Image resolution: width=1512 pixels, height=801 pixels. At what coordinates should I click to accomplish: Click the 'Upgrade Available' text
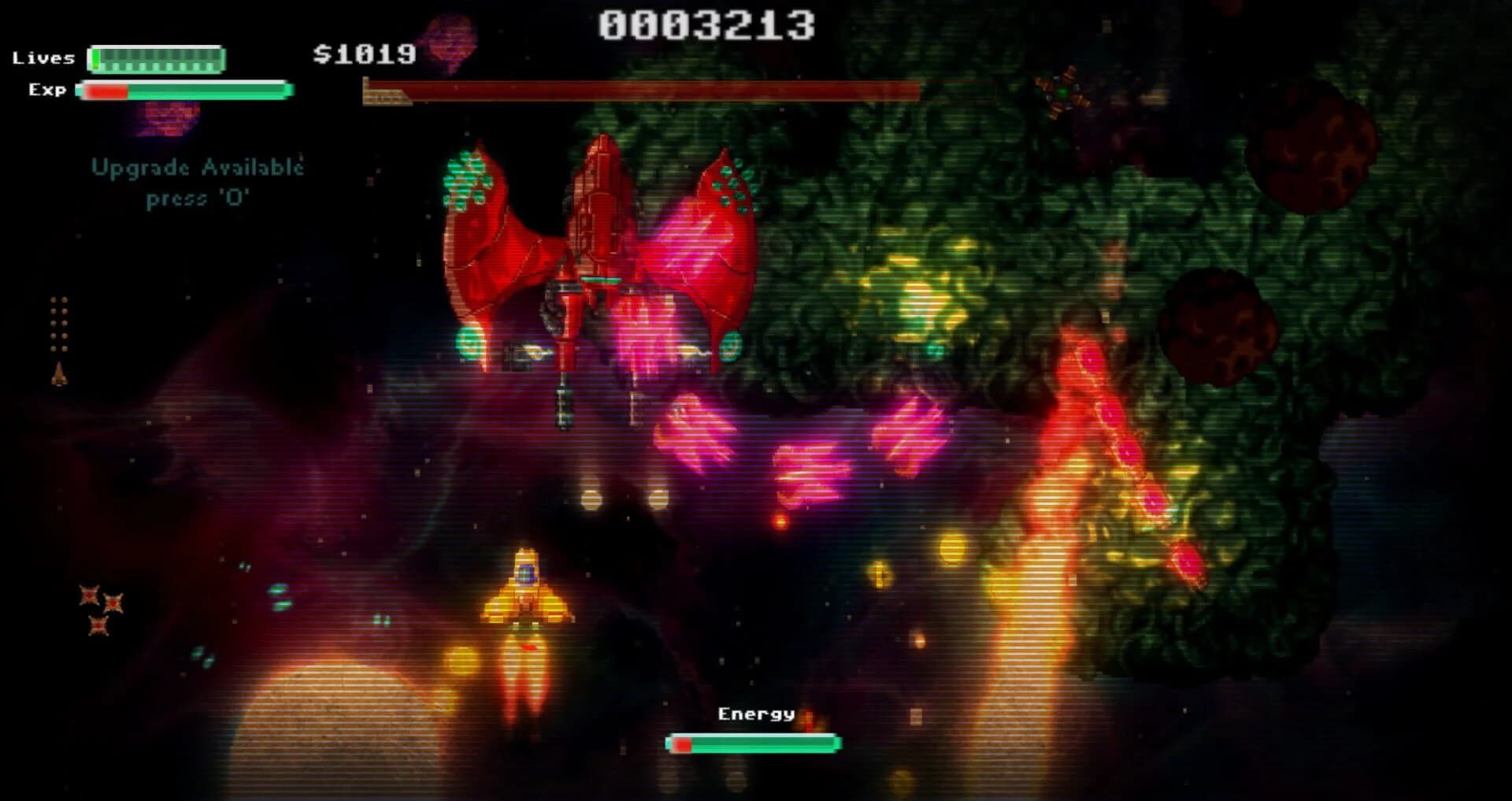[x=198, y=167]
